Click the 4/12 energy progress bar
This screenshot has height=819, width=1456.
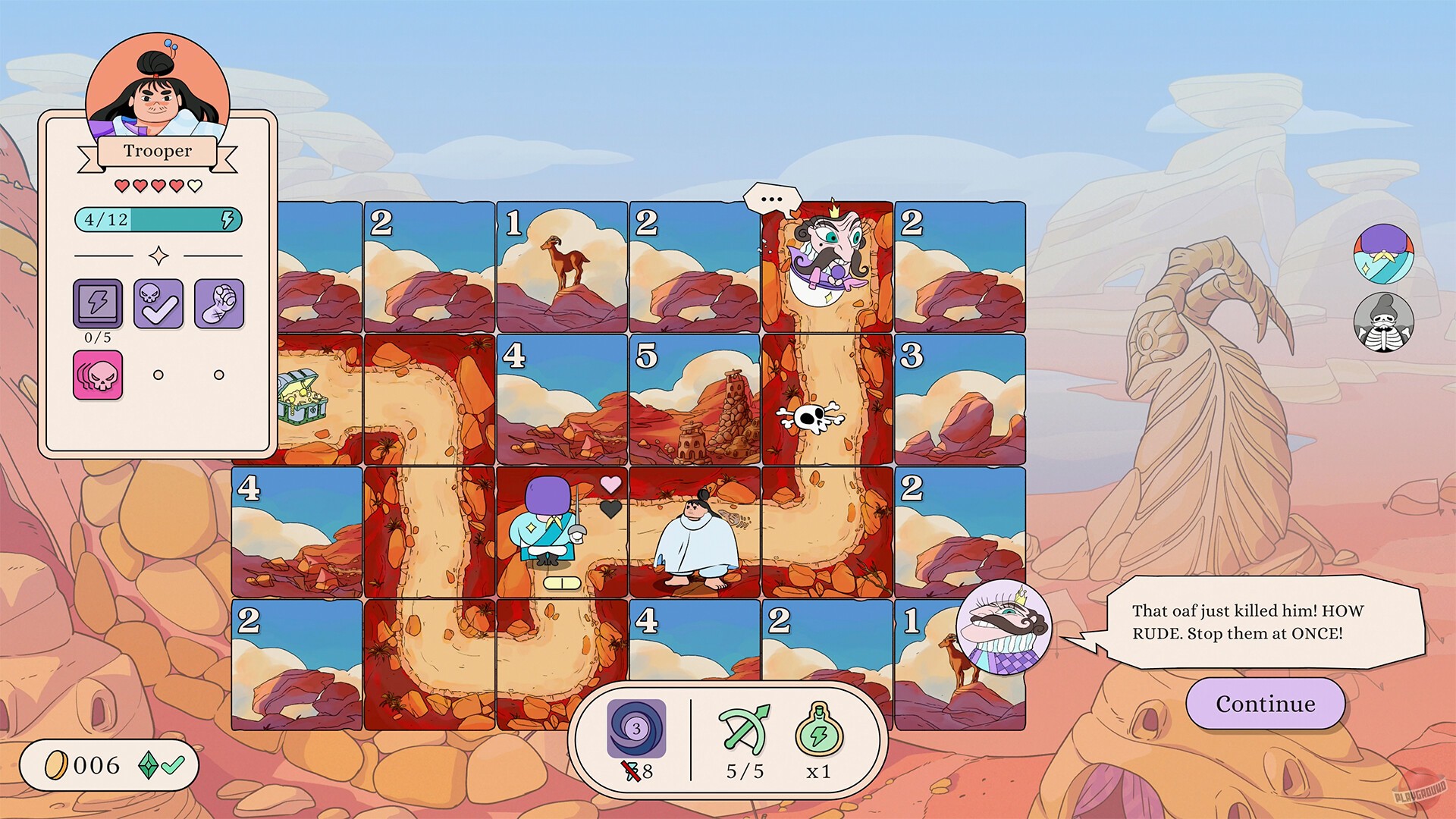(158, 221)
